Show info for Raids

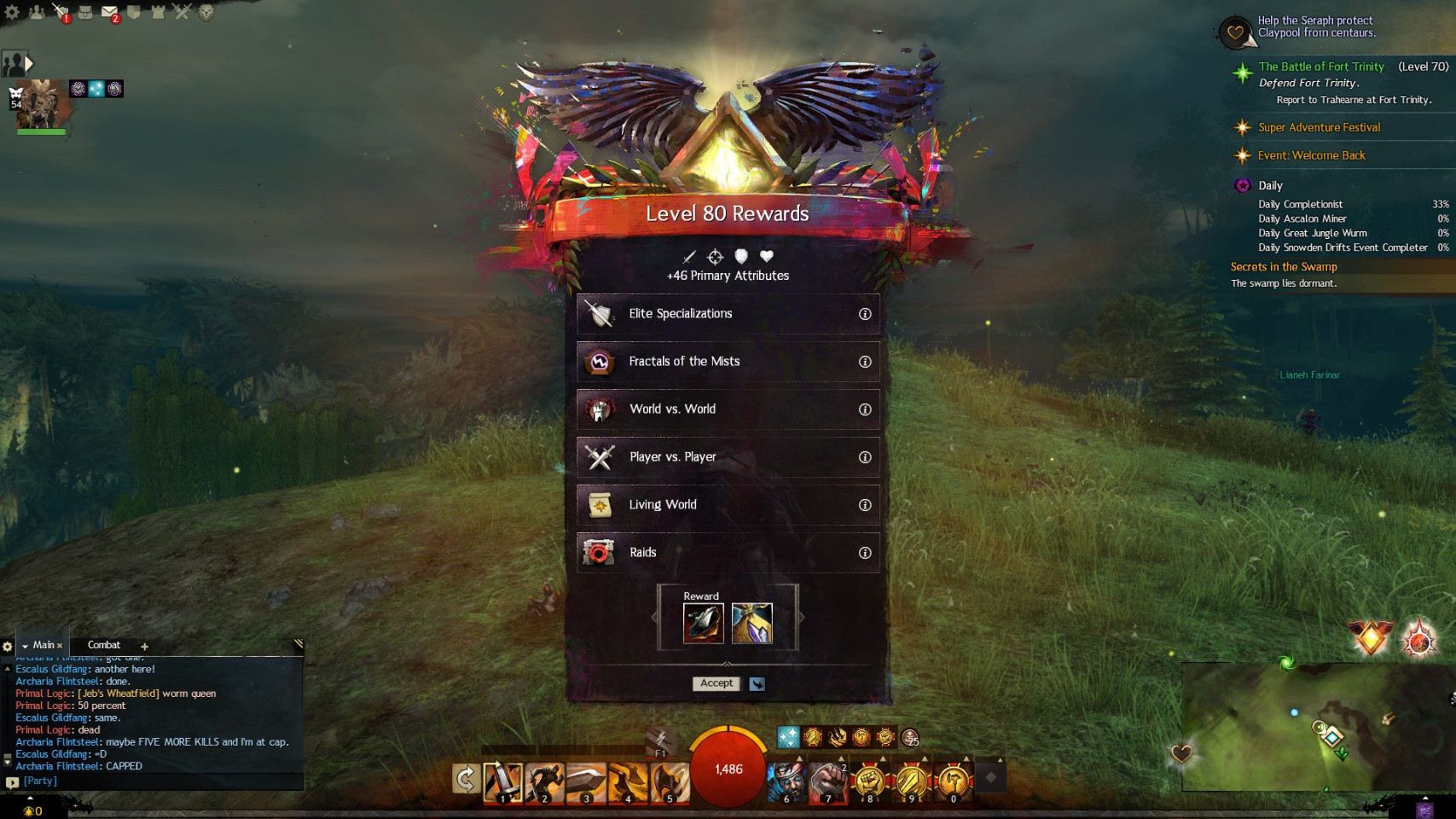point(865,553)
